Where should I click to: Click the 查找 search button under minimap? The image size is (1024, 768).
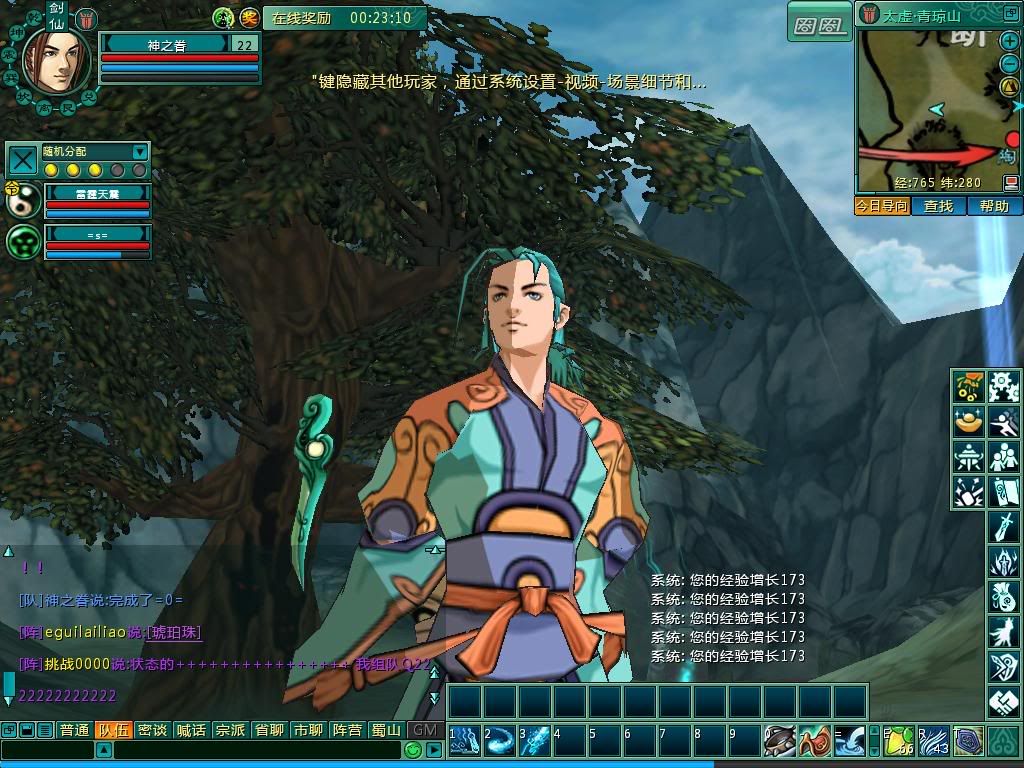pyautogui.click(x=938, y=206)
